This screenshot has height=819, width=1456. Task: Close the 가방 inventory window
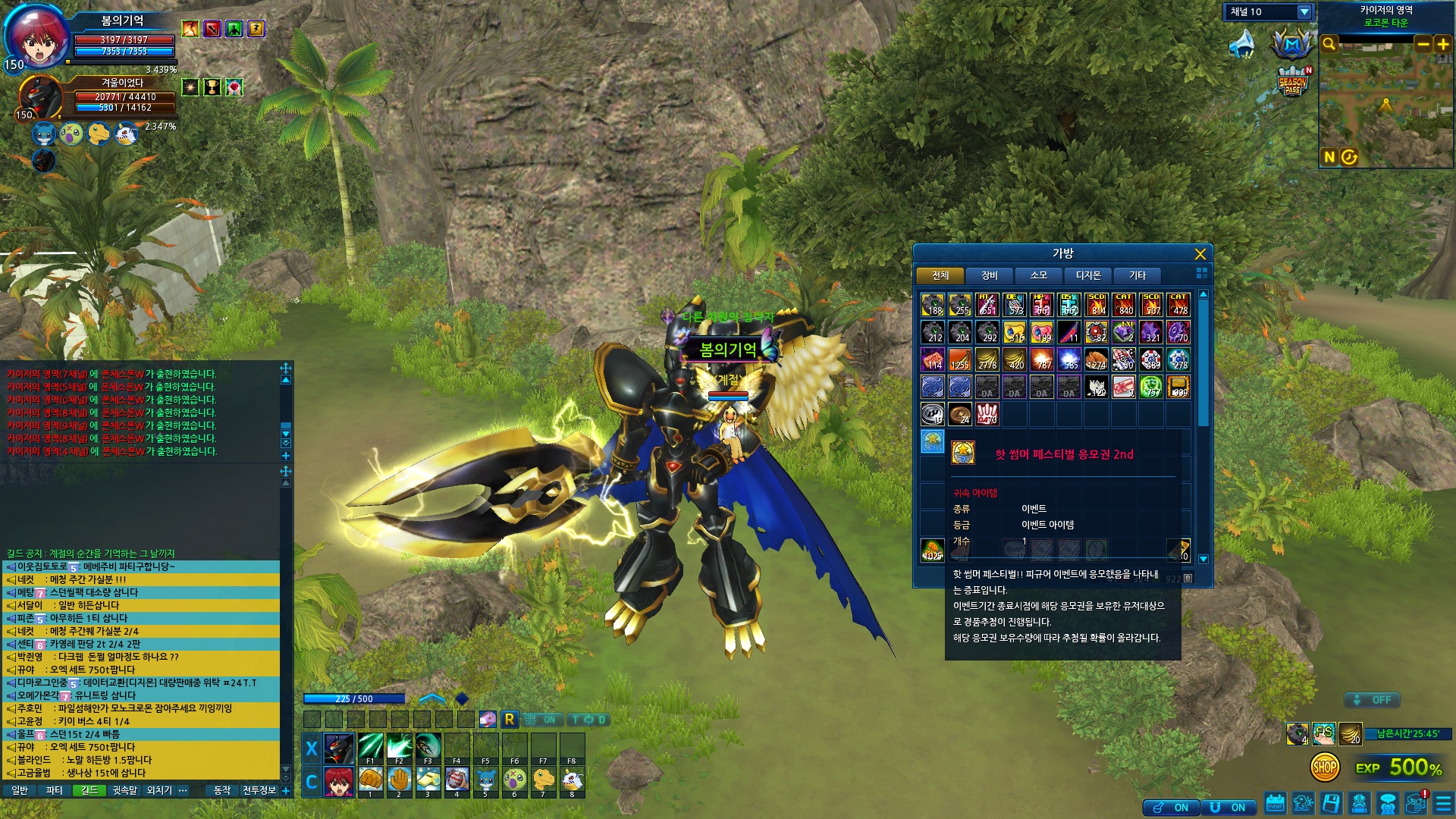(1200, 254)
